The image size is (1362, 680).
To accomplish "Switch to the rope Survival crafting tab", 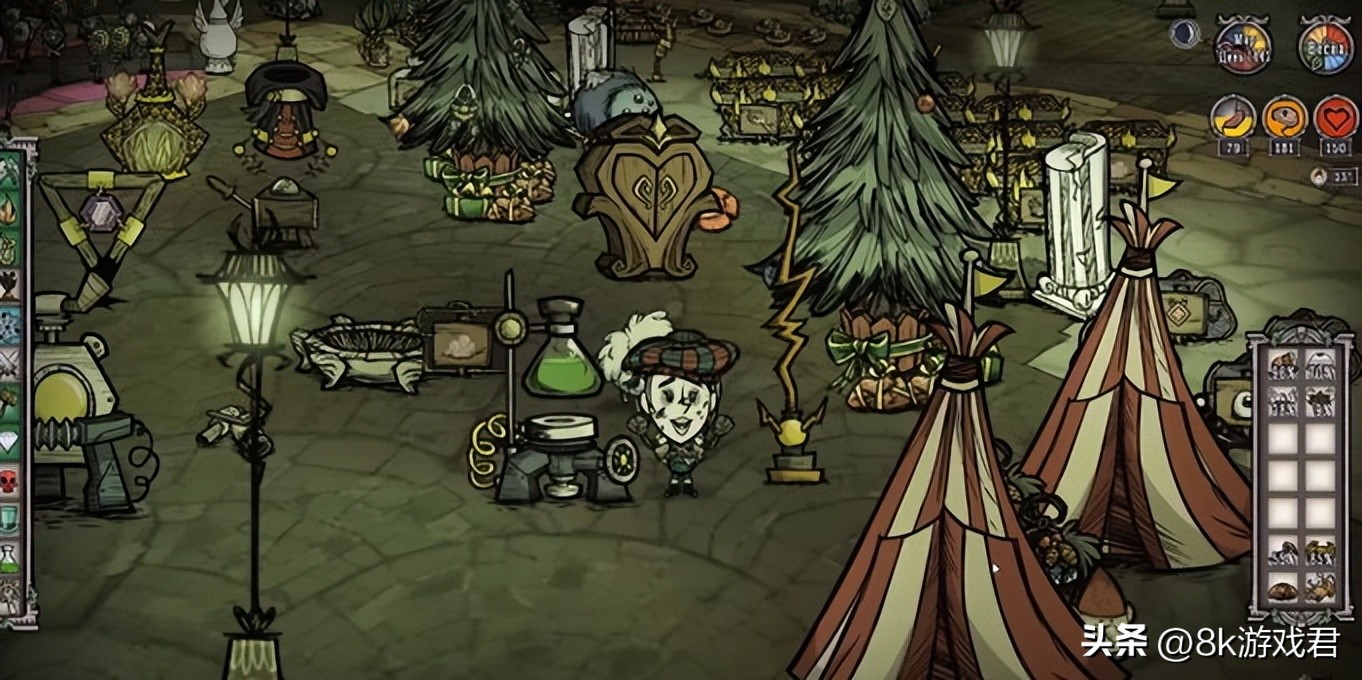I will [10, 247].
